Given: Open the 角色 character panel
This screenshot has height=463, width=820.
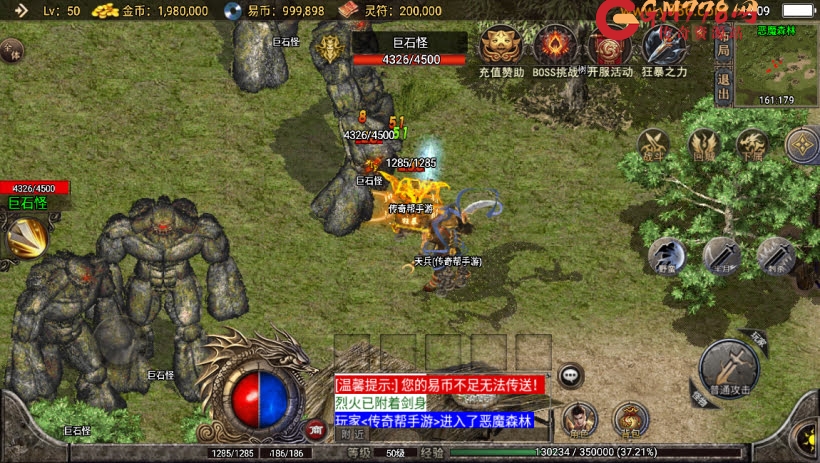Looking at the screenshot, I should (578, 418).
